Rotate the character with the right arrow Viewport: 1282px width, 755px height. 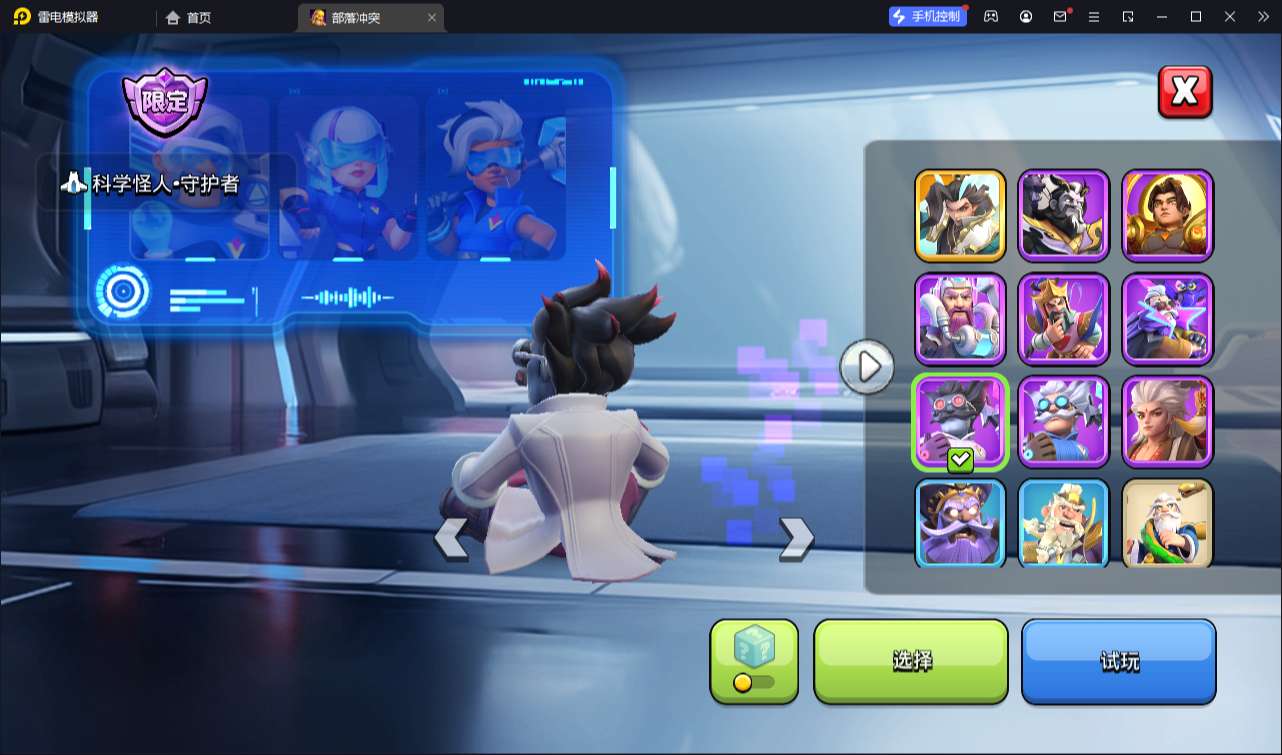[796, 538]
